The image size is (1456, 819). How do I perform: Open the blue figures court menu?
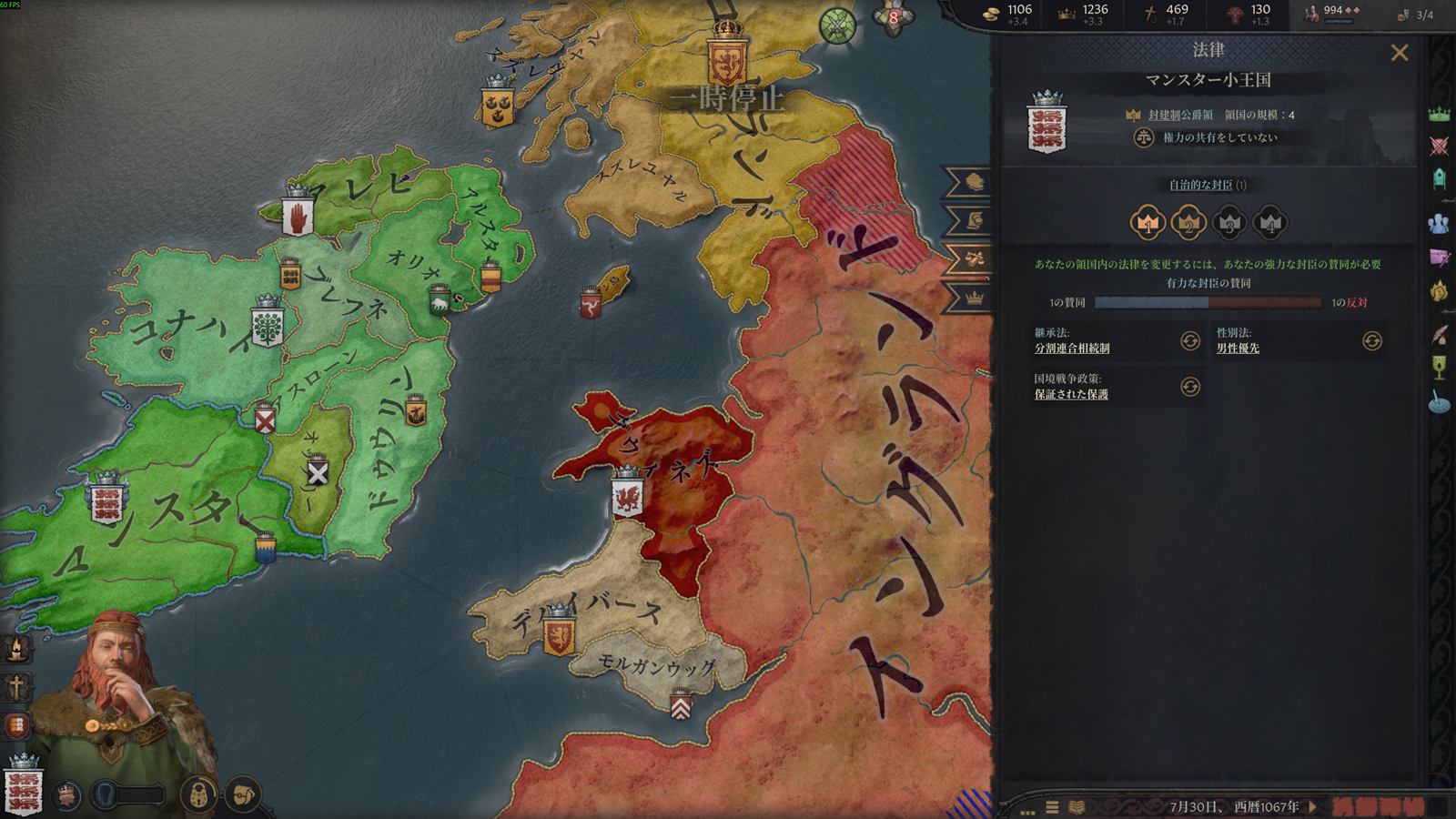pos(1439,223)
